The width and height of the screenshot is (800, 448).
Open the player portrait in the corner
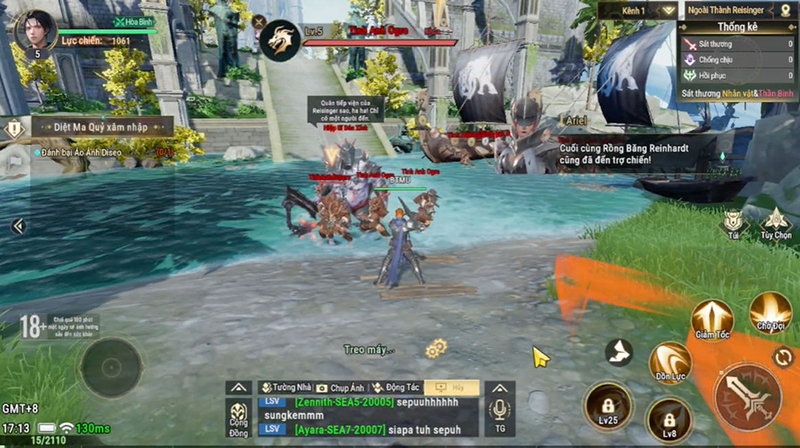36,31
